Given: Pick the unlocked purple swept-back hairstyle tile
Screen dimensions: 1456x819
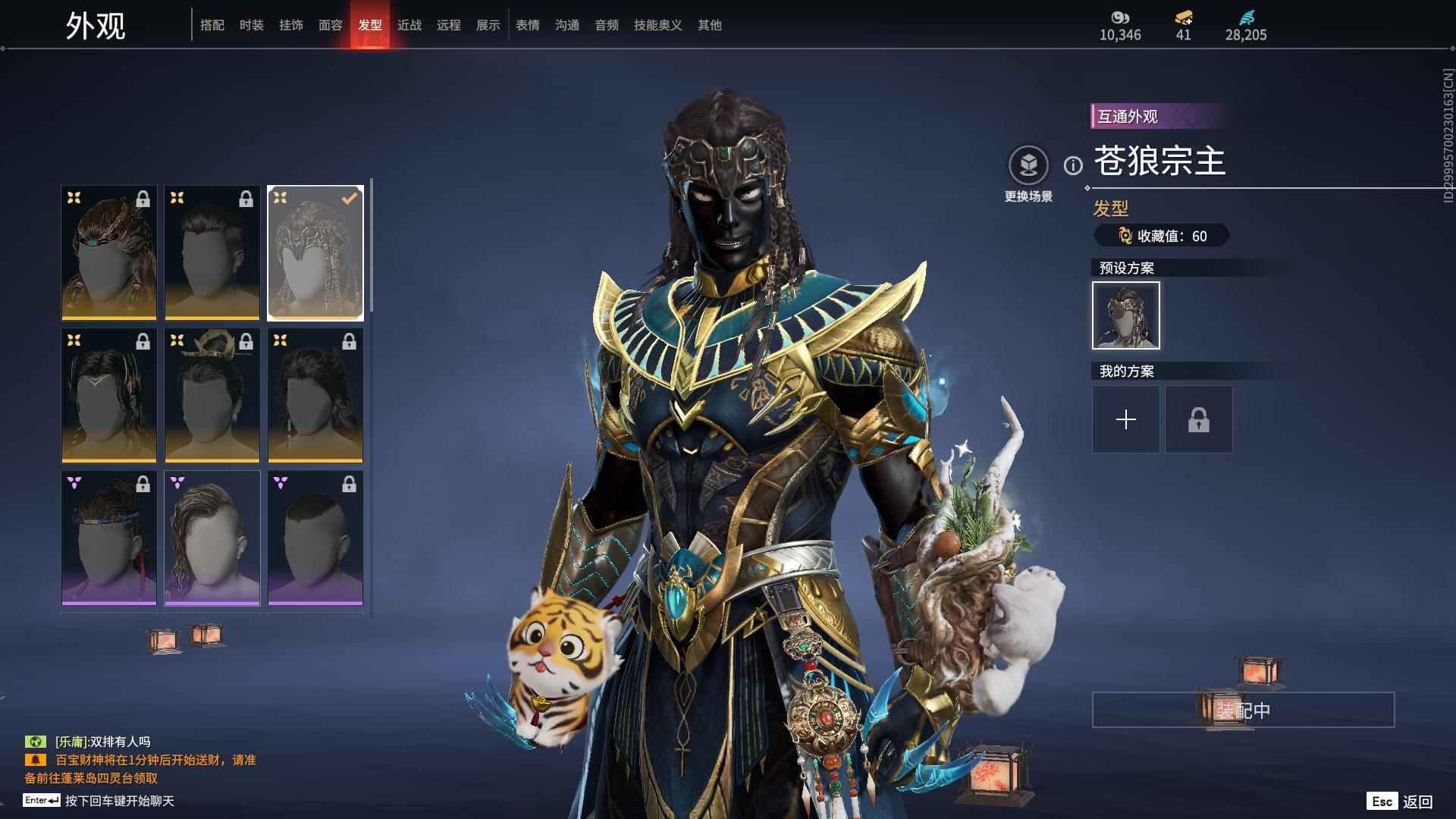Looking at the screenshot, I should point(212,538).
